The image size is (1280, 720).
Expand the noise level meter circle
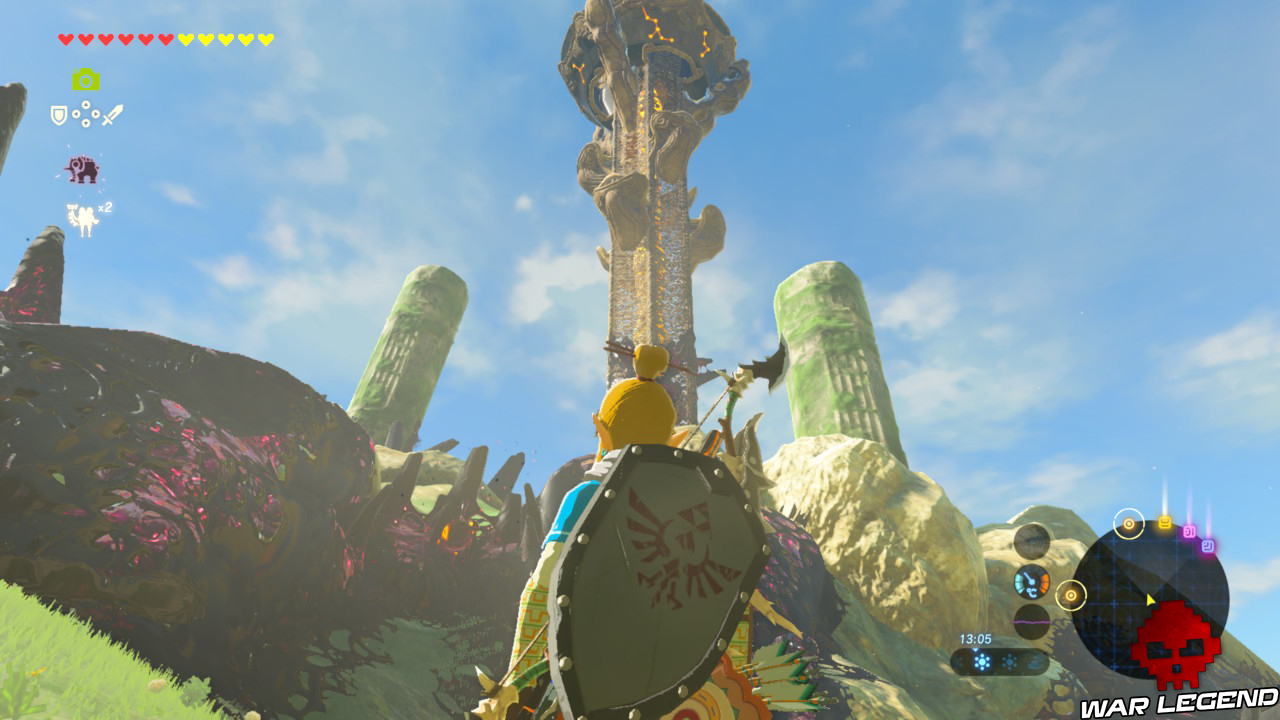(x=1032, y=622)
